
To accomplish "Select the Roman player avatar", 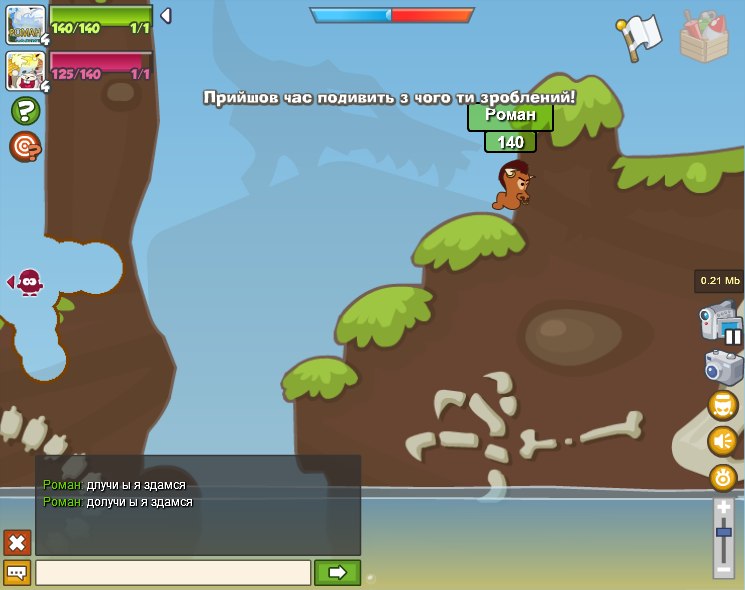I will [25, 25].
